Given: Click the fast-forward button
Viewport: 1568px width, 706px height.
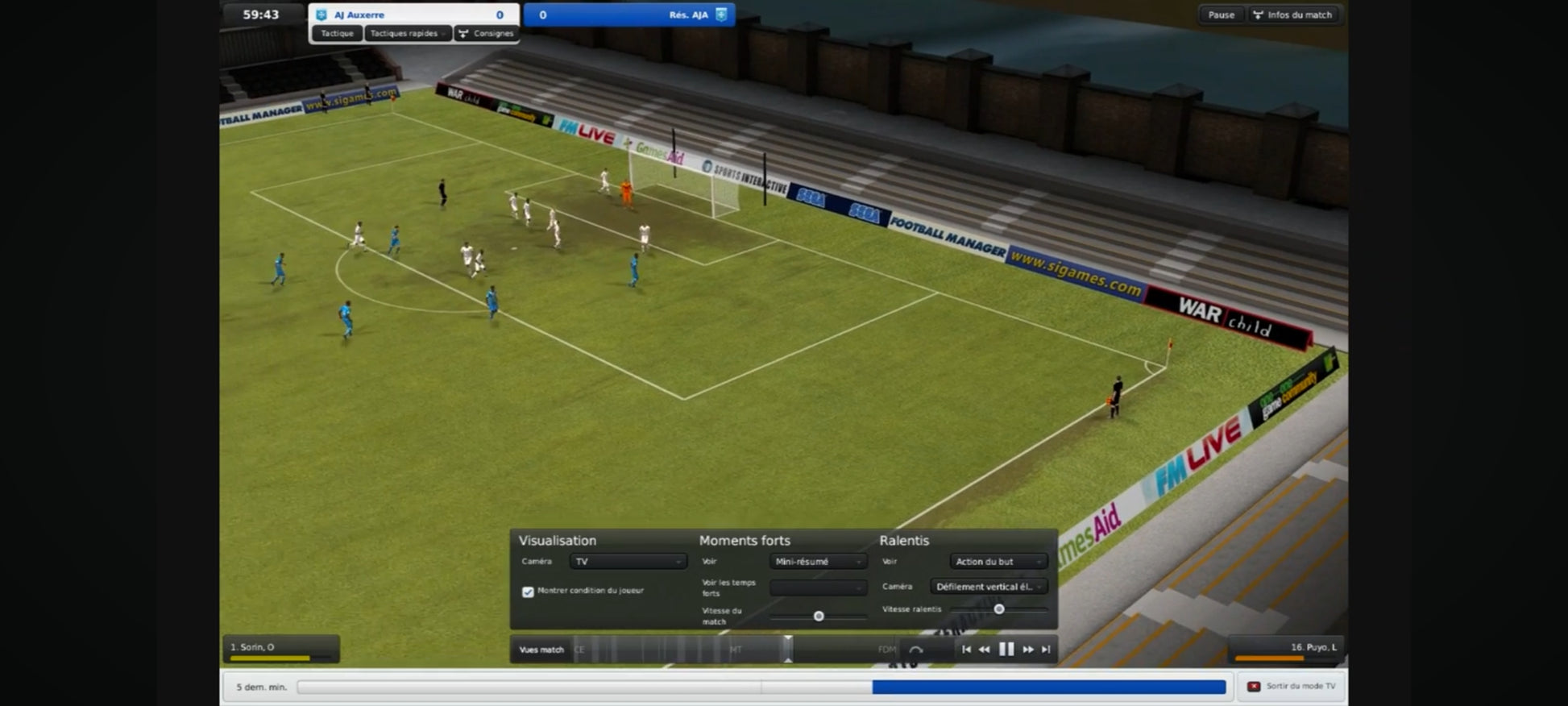Looking at the screenshot, I should click(x=1028, y=650).
